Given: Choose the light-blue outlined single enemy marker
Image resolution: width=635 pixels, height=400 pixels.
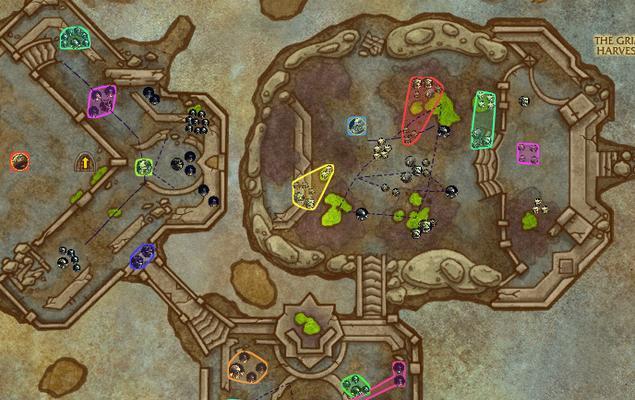Looking at the screenshot, I should coord(357,126).
